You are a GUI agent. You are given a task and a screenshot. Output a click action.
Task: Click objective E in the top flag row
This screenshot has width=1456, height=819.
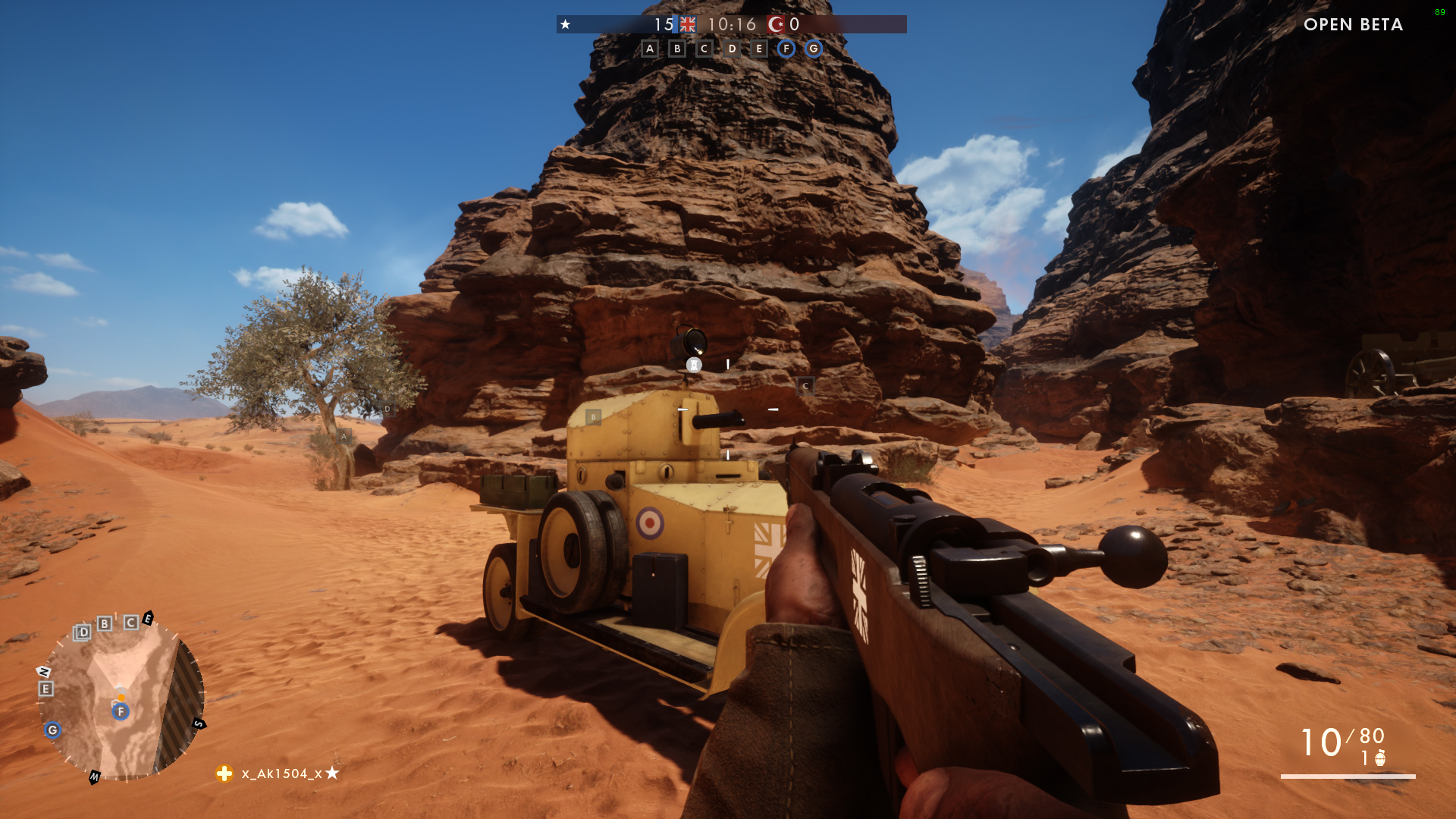759,49
